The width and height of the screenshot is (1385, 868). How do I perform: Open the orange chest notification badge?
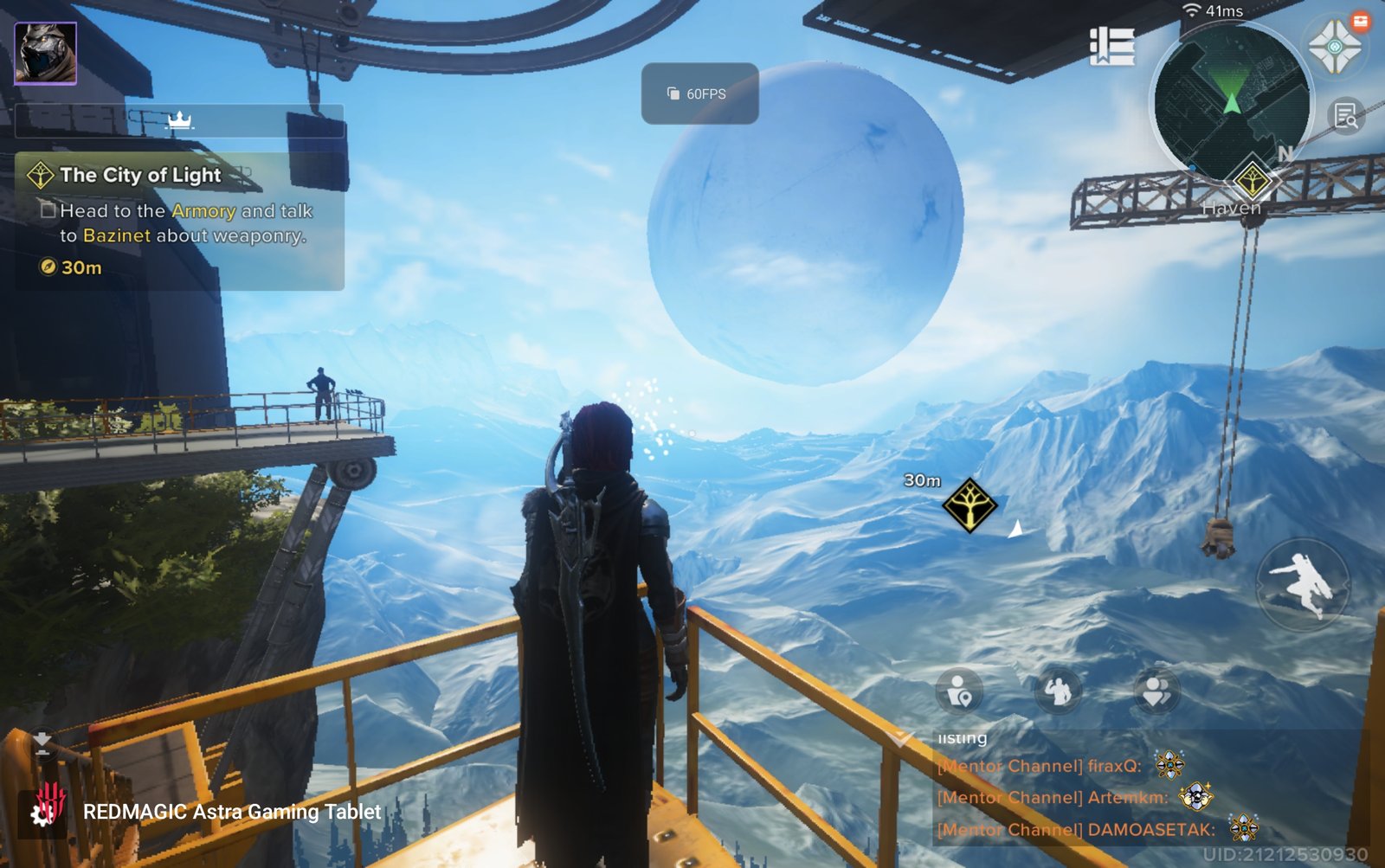point(1361,22)
